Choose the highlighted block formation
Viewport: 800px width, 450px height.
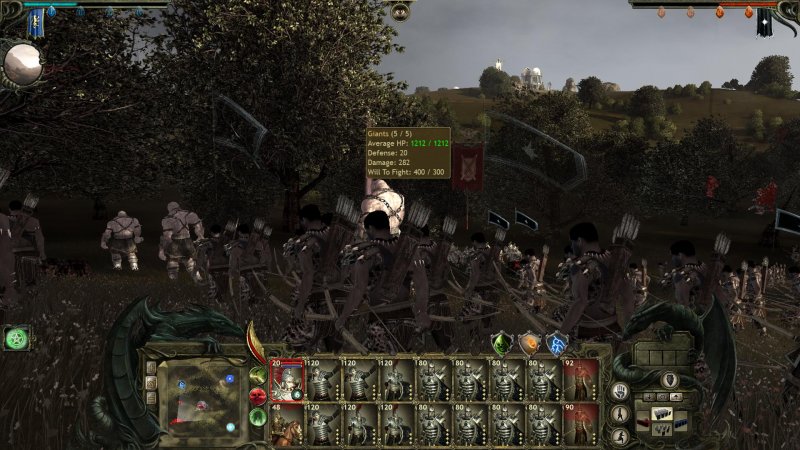point(662,413)
